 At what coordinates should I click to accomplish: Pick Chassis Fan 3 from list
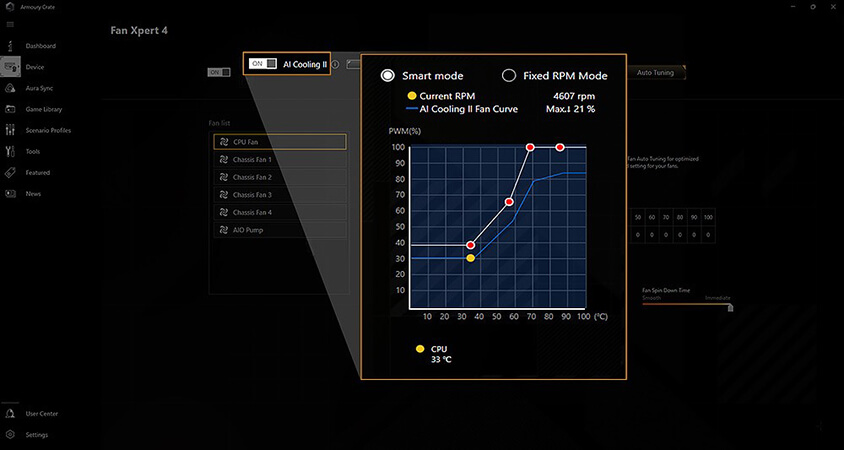(x=280, y=195)
